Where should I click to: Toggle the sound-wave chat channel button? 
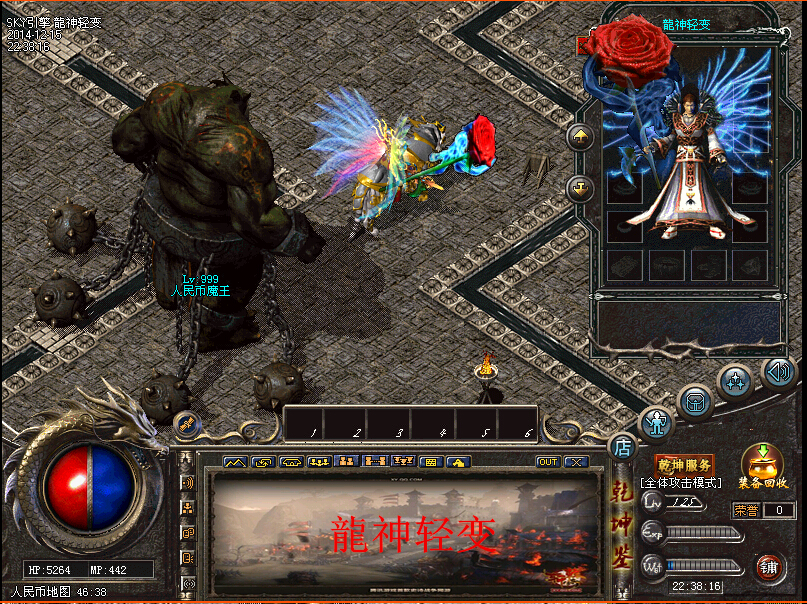point(187,483)
